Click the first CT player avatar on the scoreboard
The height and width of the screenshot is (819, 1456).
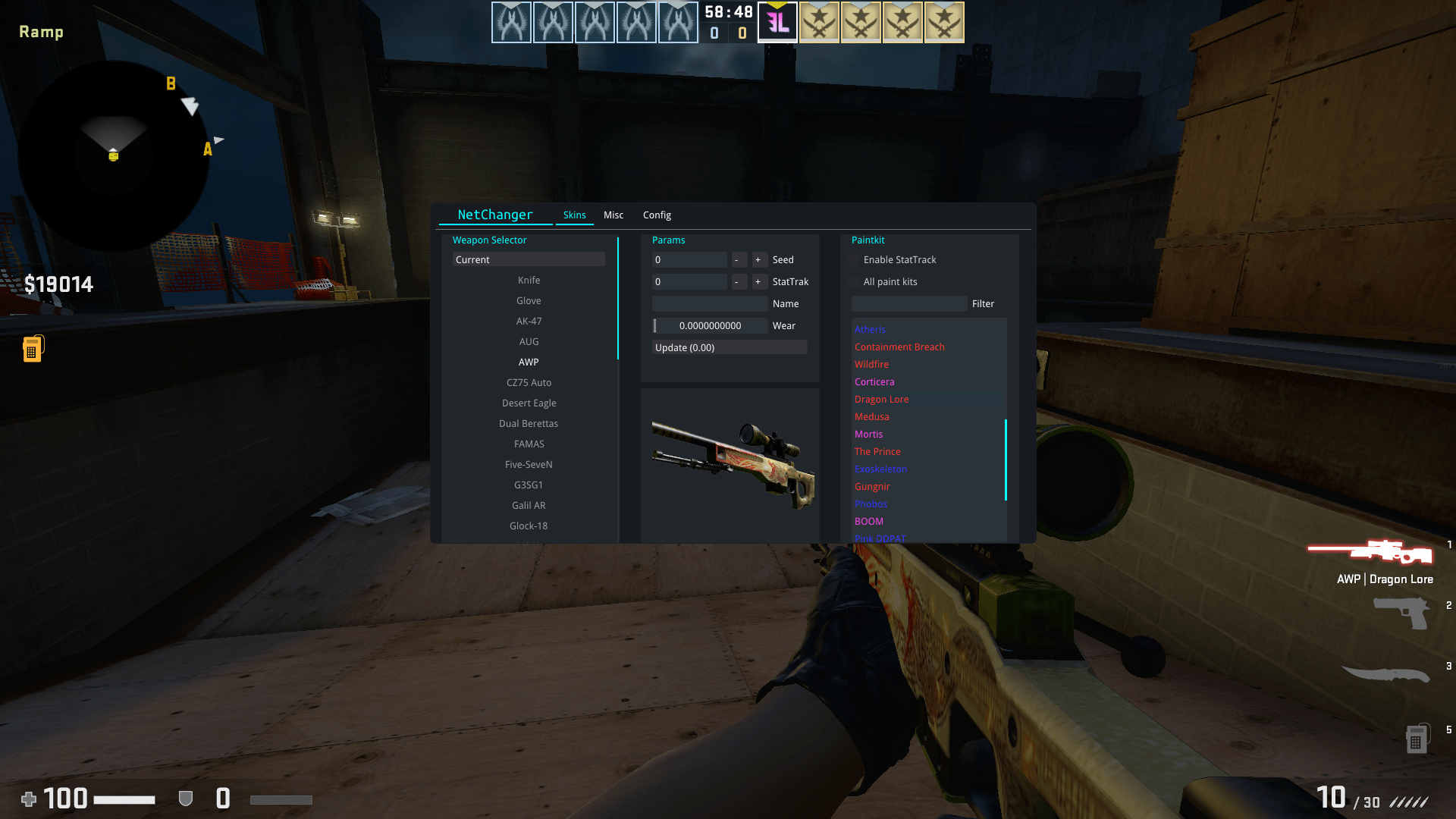(511, 22)
